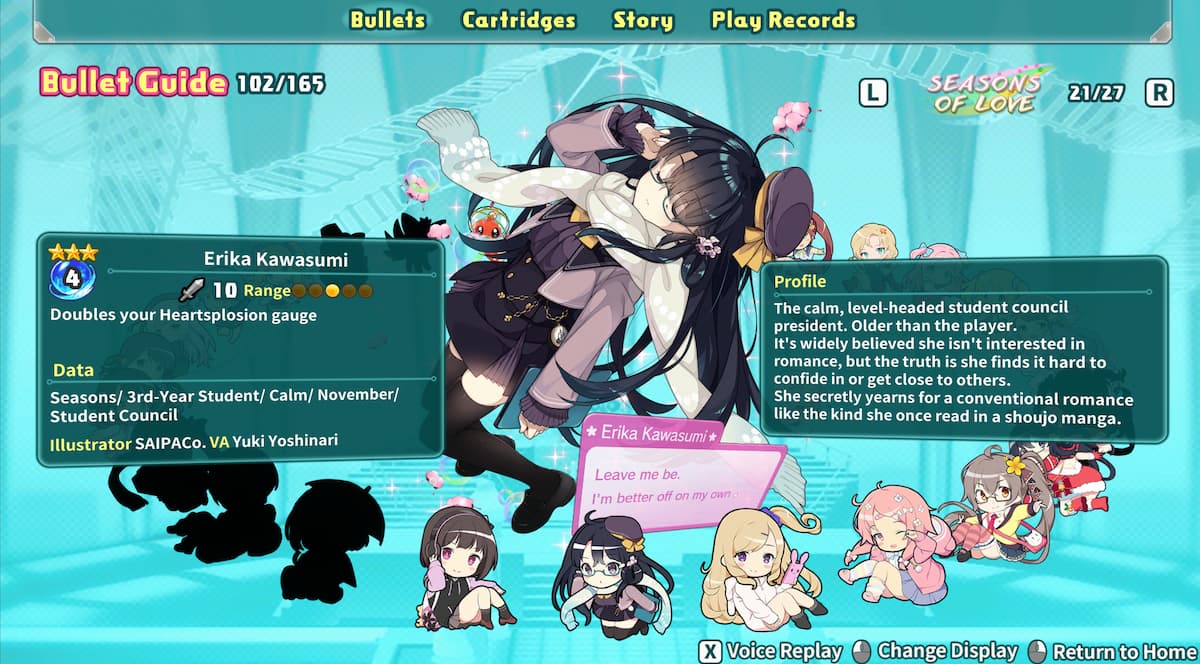1200x664 pixels.
Task: Switch to the Bullets tab
Action: [387, 20]
